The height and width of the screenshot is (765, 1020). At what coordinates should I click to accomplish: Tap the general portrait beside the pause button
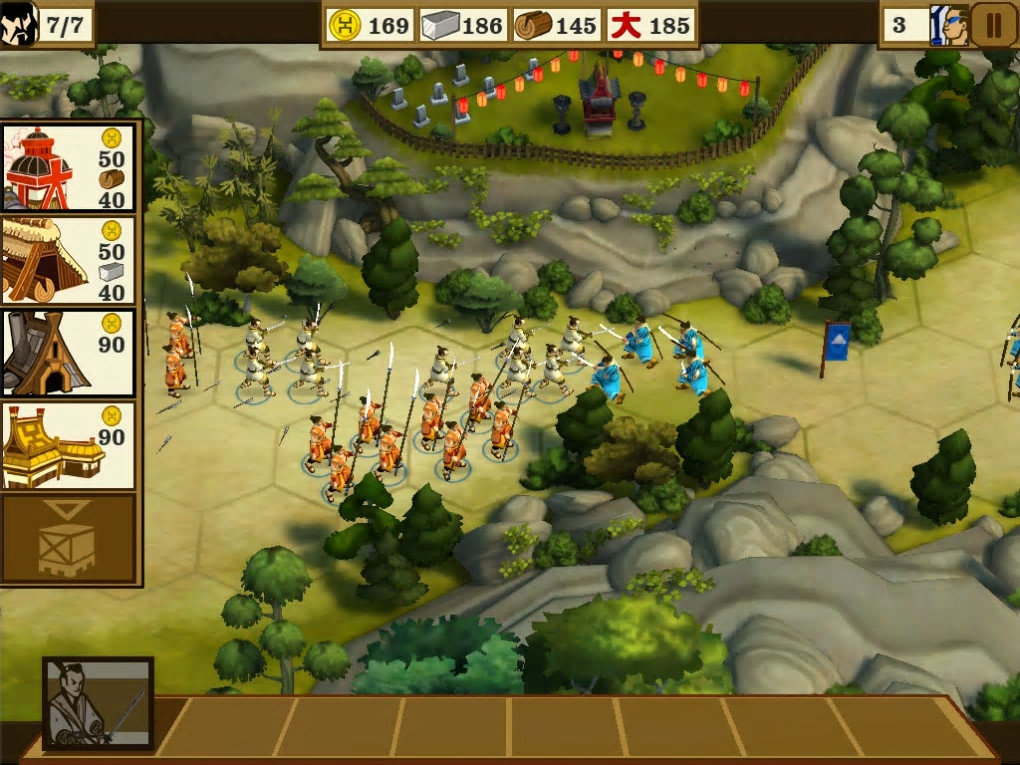coord(948,25)
